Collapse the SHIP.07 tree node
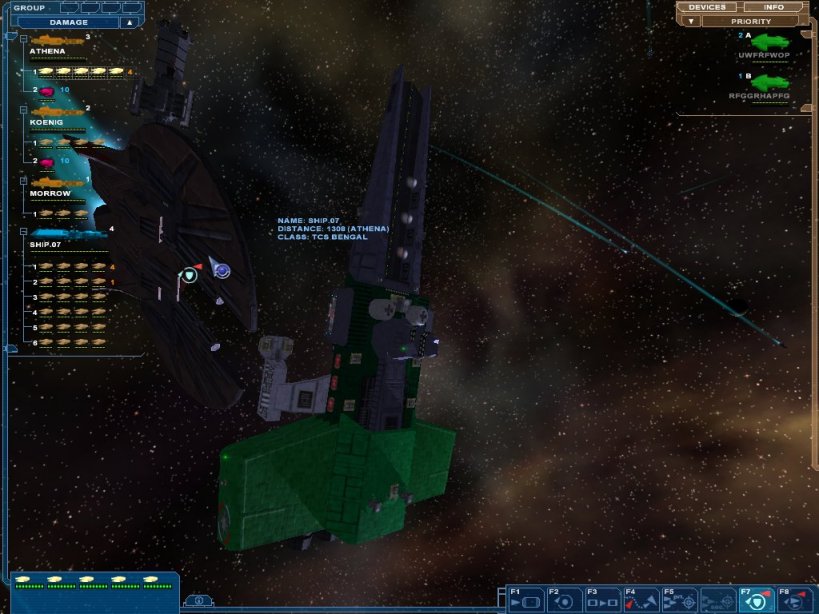This screenshot has height=614, width=819. 23,230
